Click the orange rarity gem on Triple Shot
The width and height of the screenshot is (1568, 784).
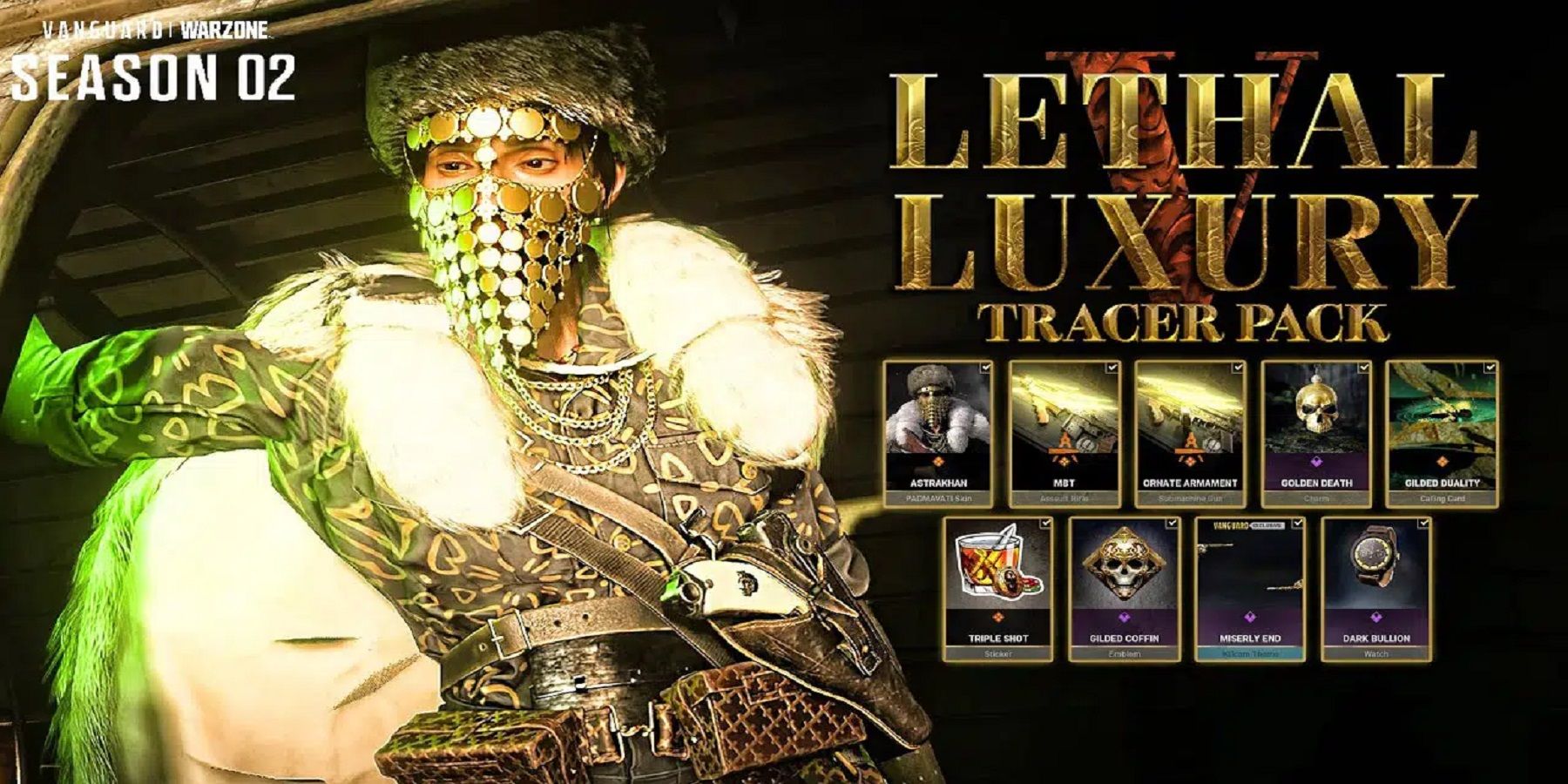click(x=998, y=617)
